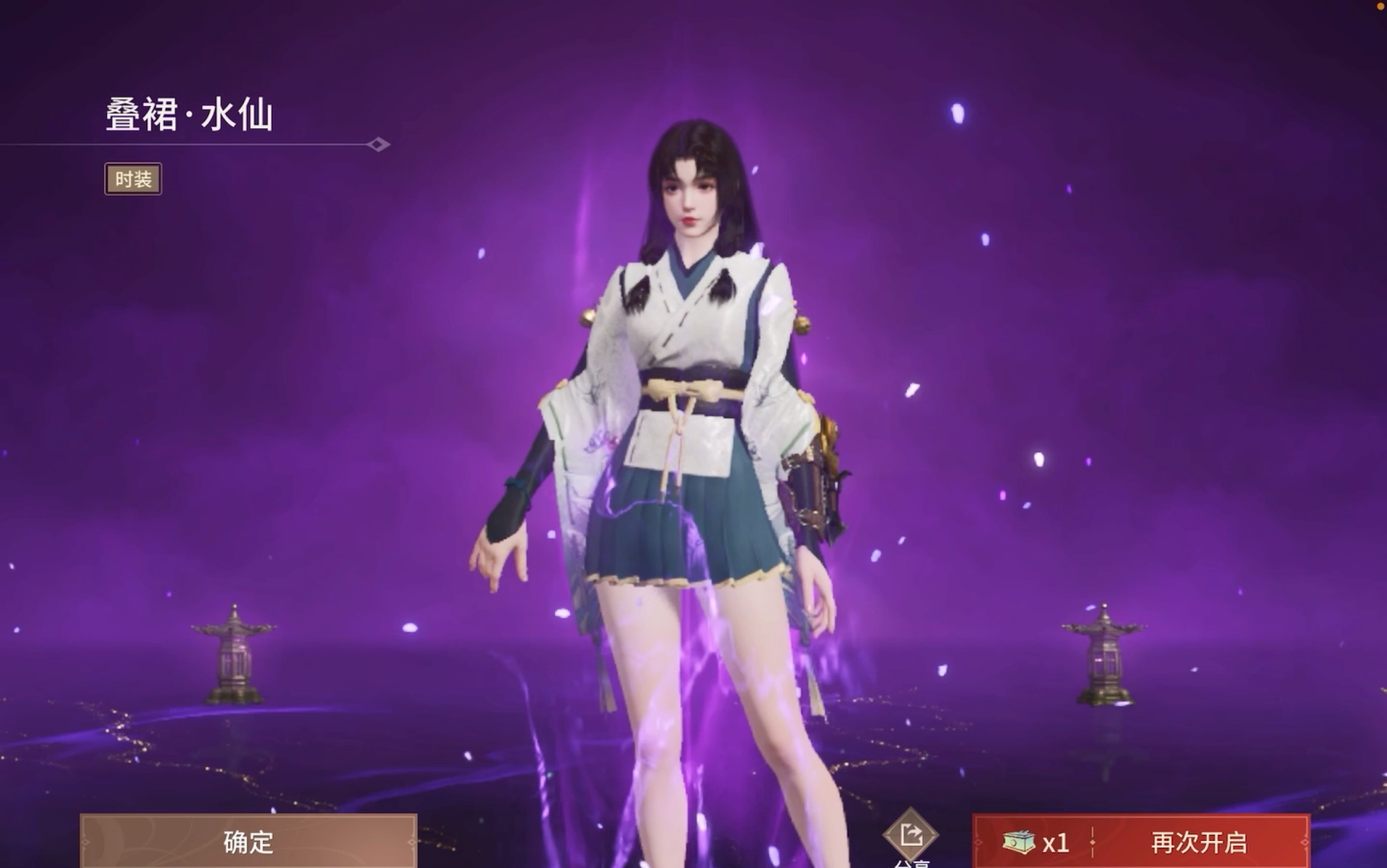Share the outfit via the 分享 icon

click(x=910, y=835)
